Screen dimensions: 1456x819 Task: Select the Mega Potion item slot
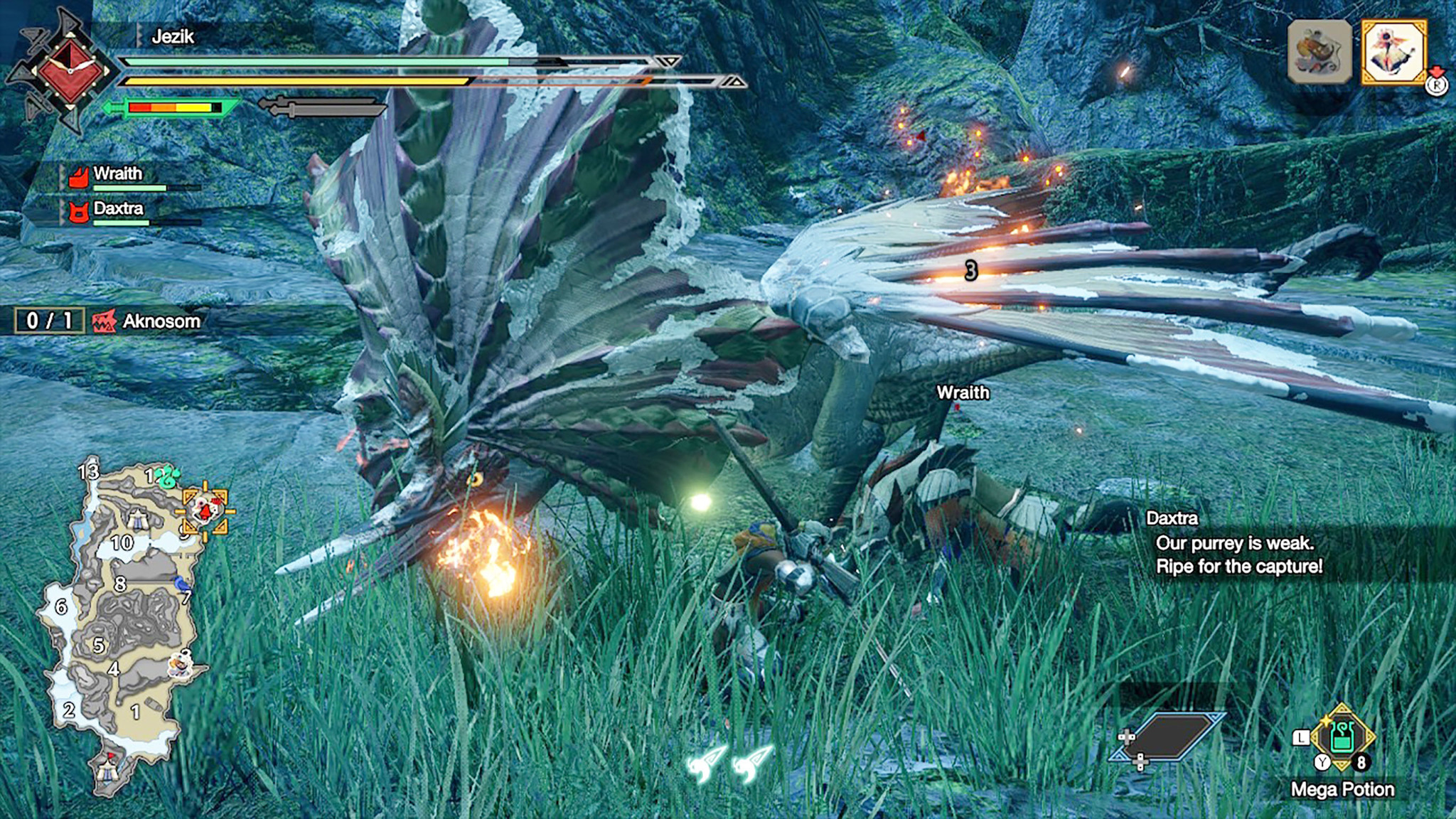point(1342,738)
